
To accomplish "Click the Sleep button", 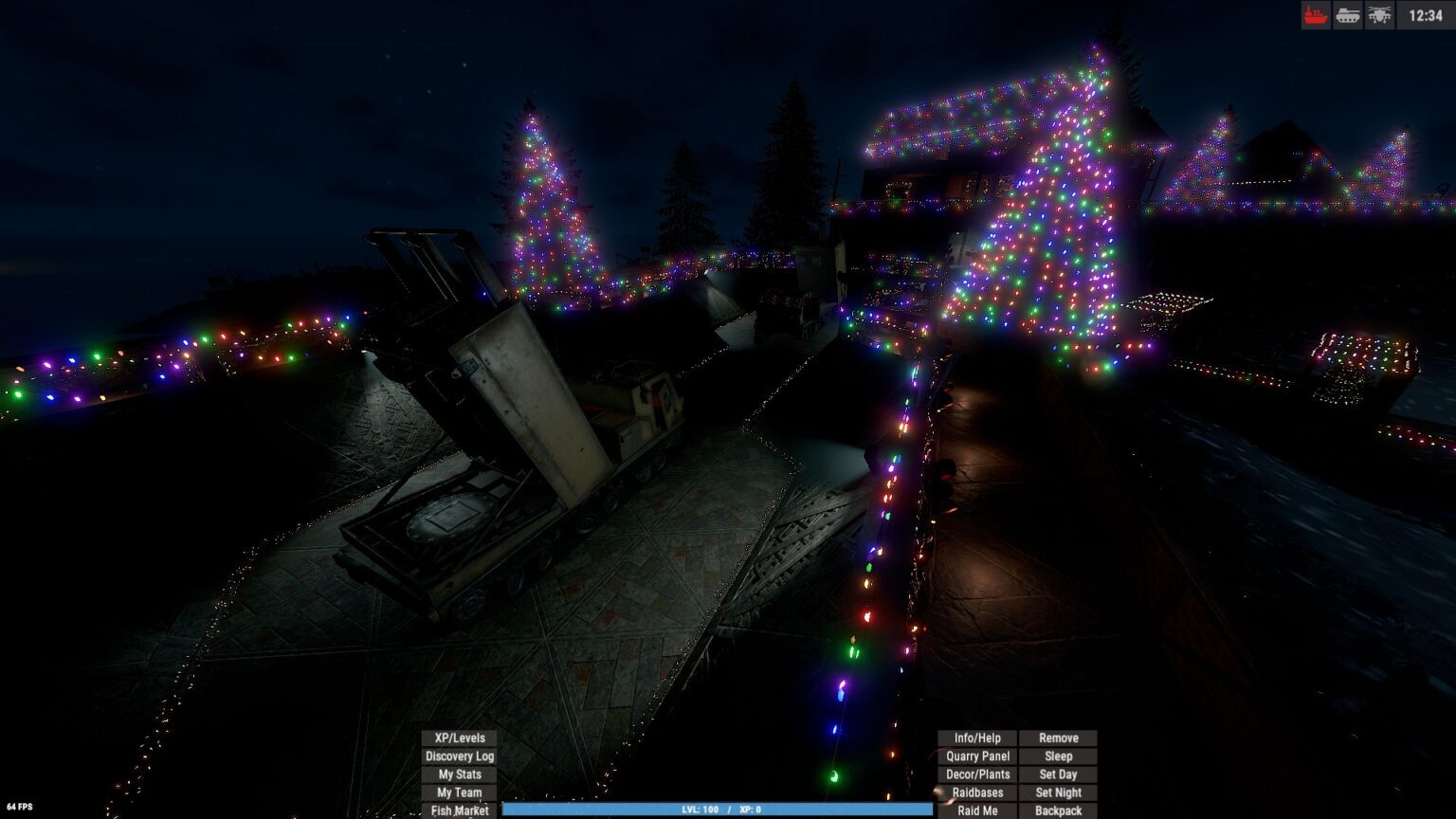I will click(1058, 756).
